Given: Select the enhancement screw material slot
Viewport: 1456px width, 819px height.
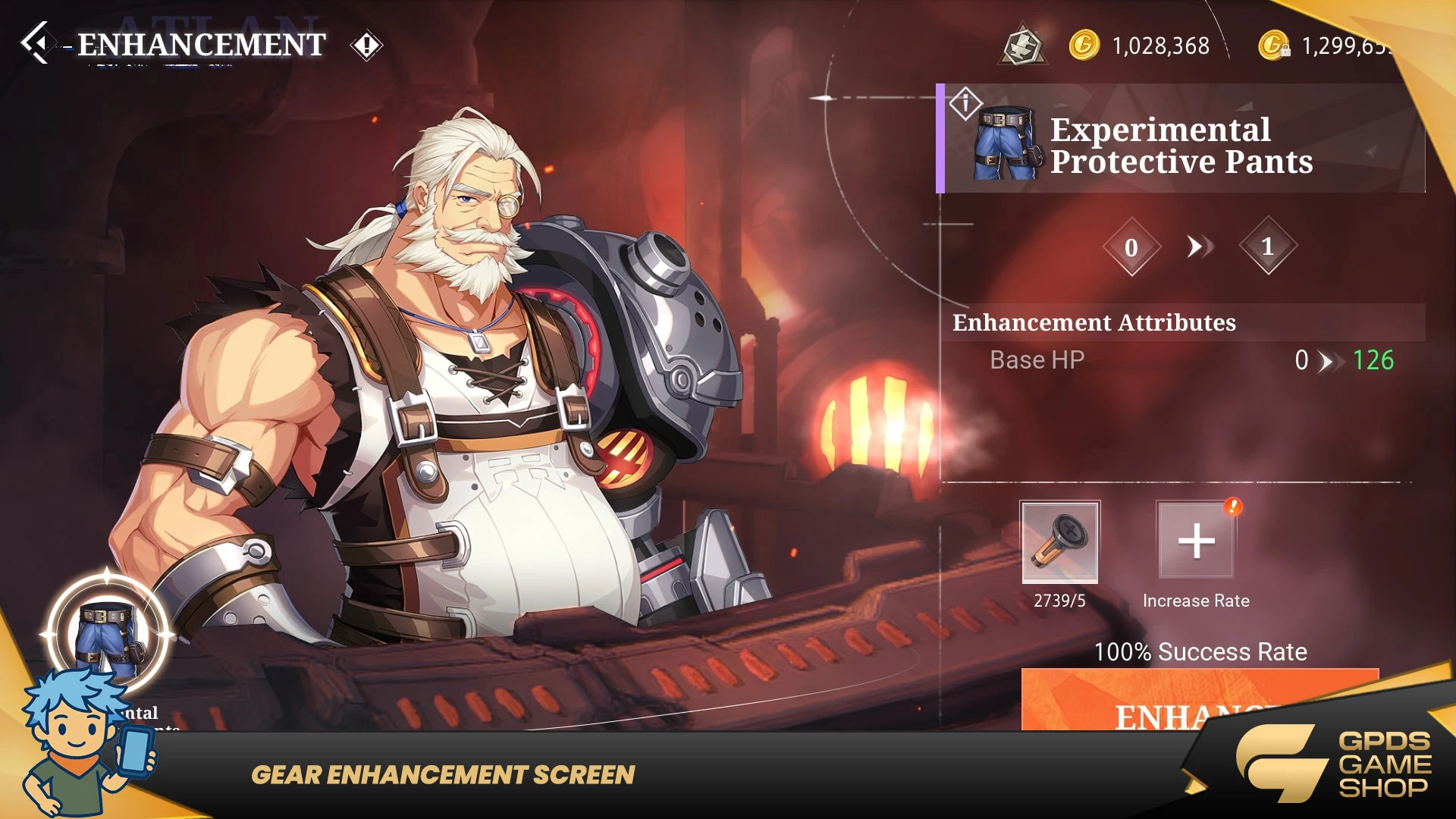Looking at the screenshot, I should click(1059, 541).
